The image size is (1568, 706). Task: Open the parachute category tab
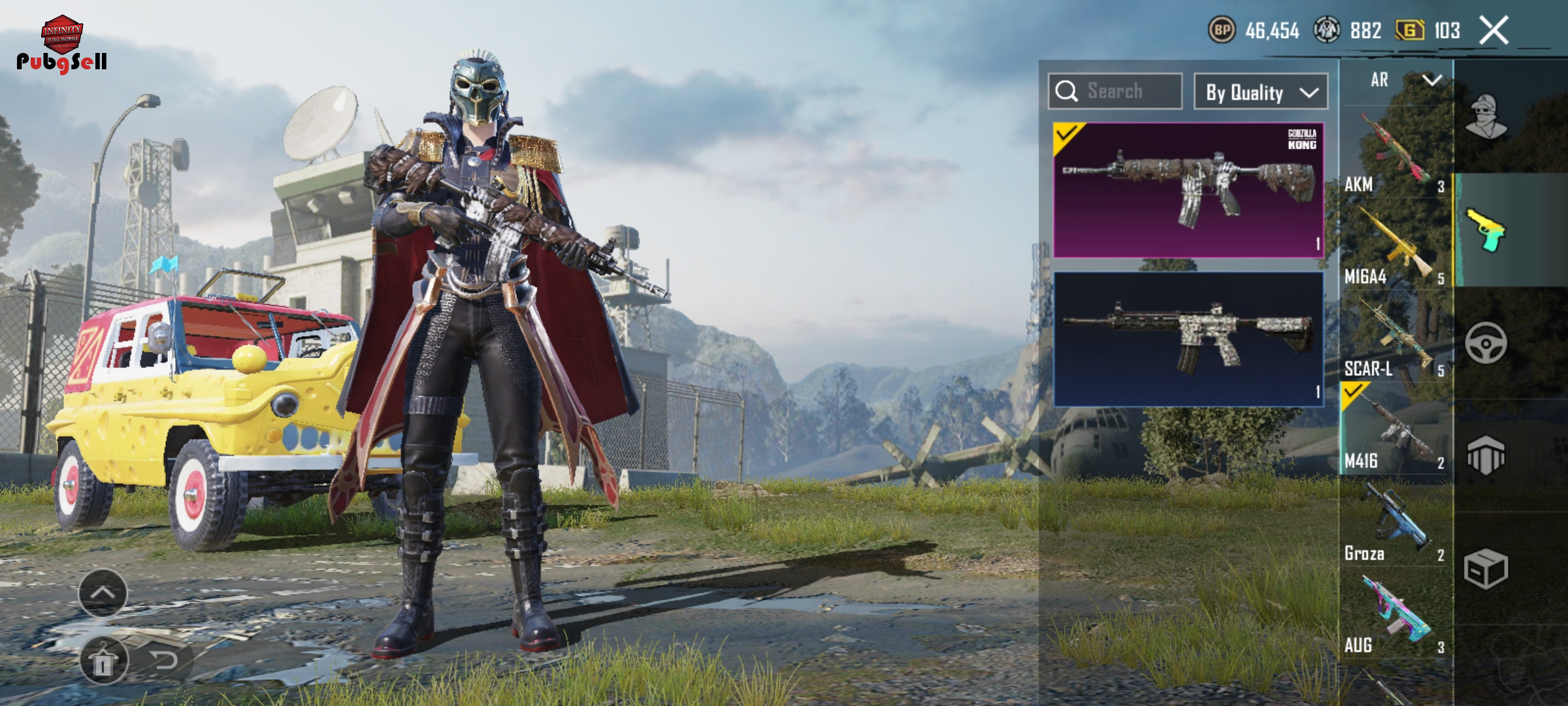pos(1486,456)
